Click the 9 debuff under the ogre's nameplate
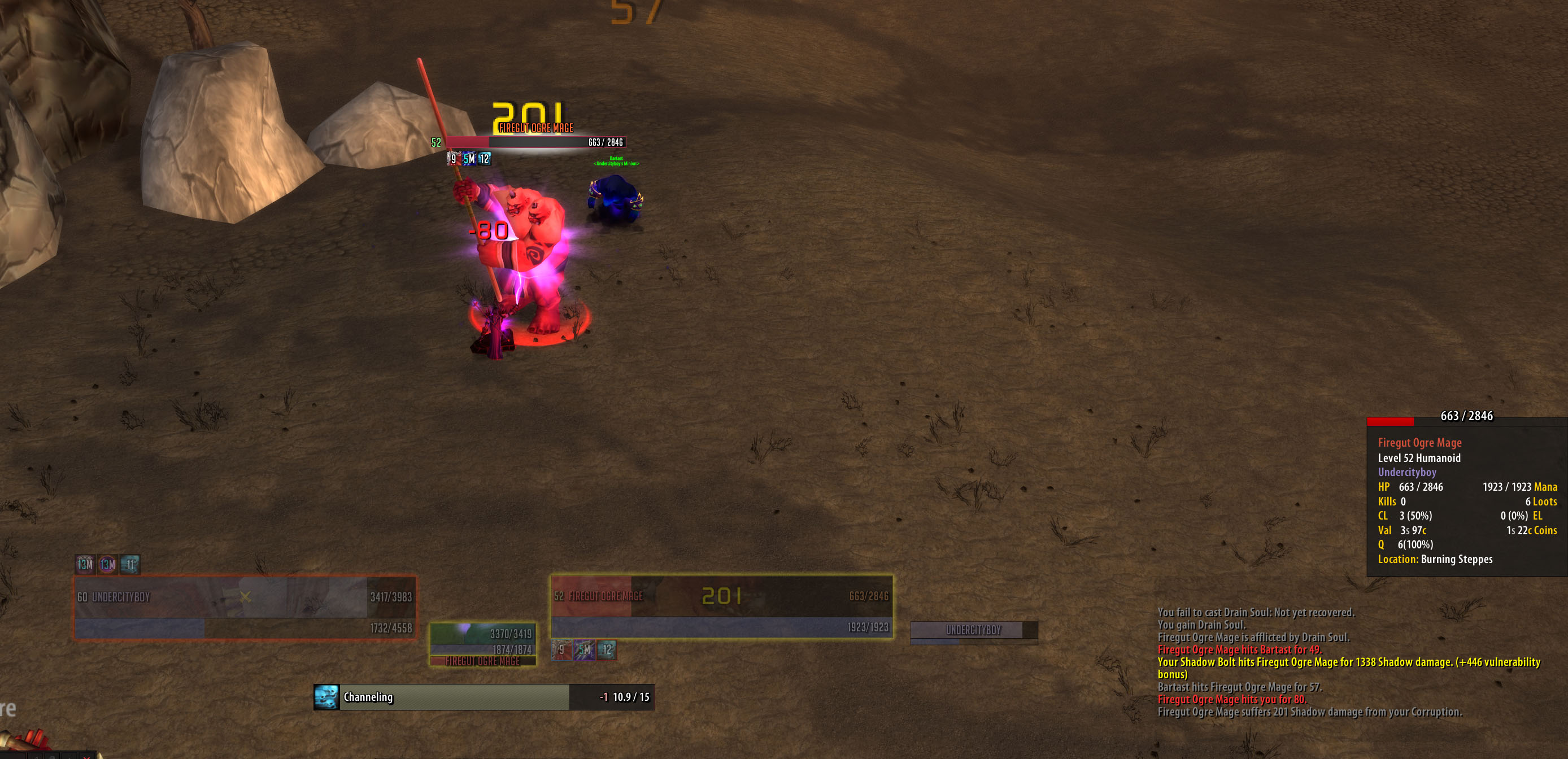Screen dimensions: 1568x759 click(x=454, y=159)
